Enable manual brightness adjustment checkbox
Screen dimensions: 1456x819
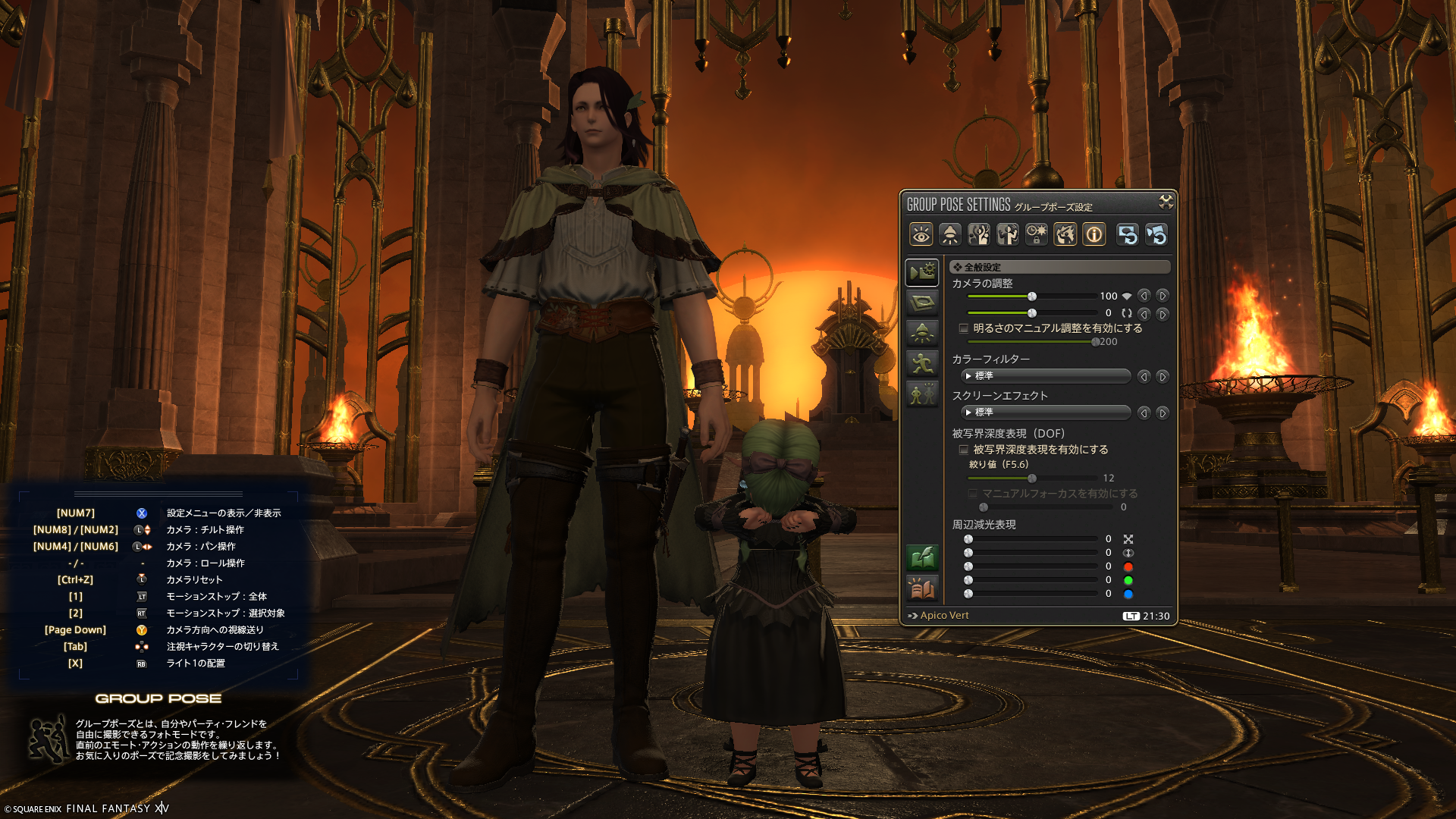pyautogui.click(x=964, y=328)
